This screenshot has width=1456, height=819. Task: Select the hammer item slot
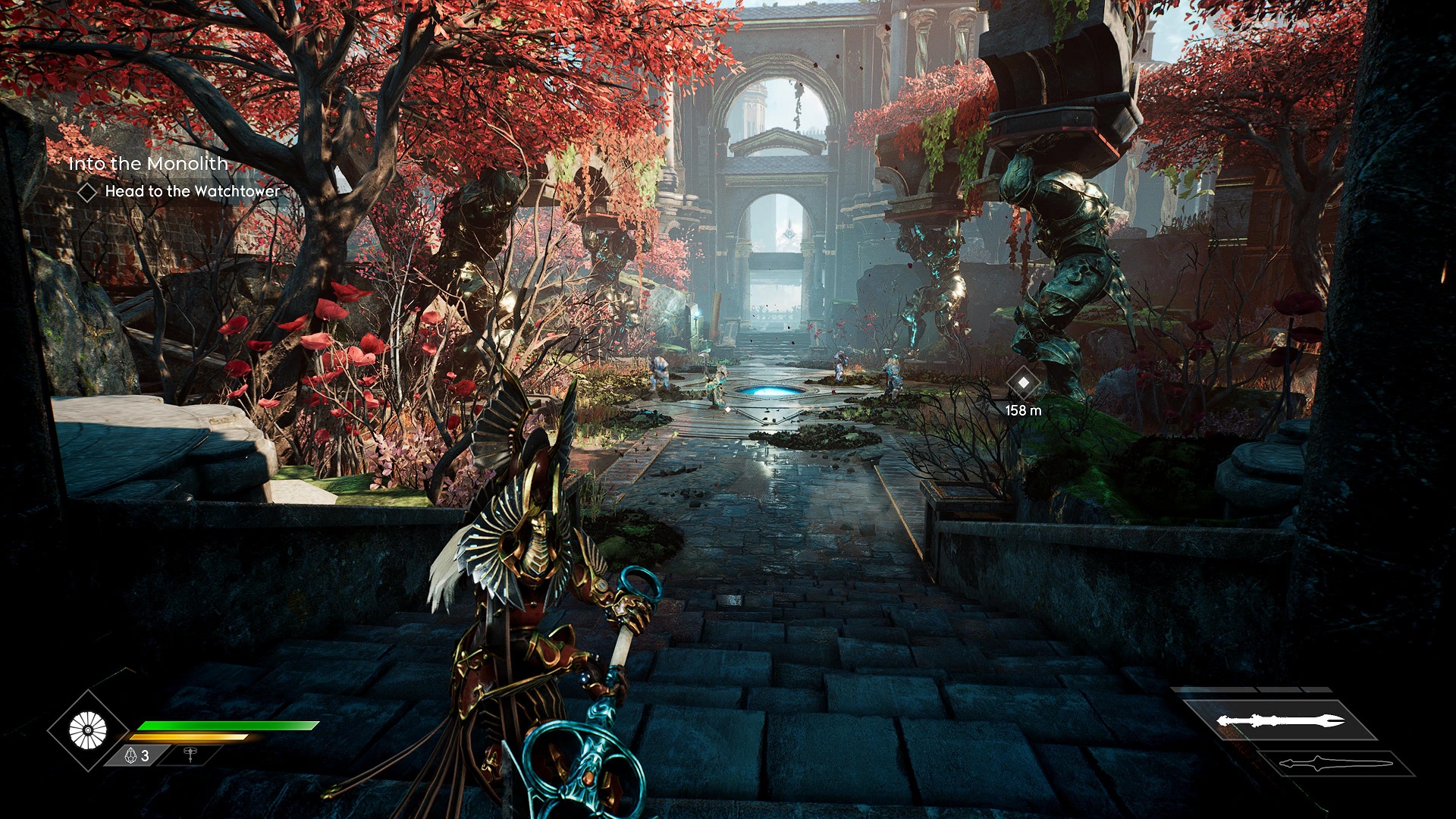pyautogui.click(x=190, y=755)
